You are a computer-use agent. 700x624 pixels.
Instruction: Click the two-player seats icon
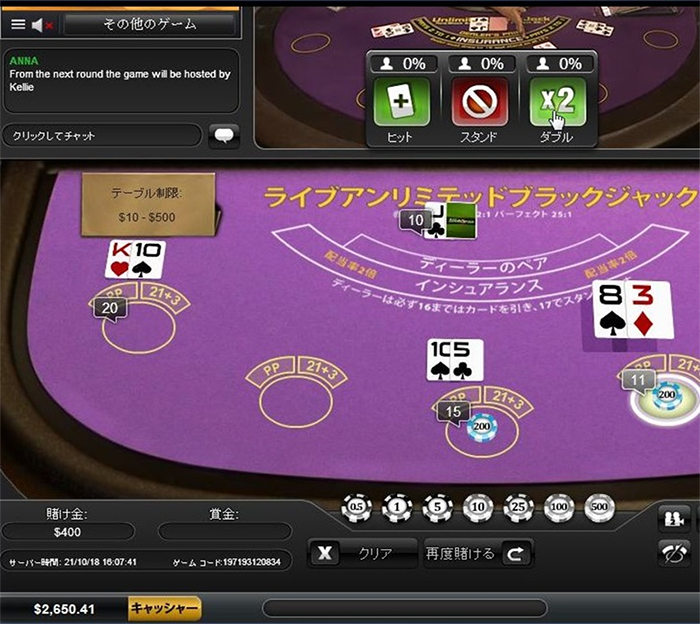[x=674, y=517]
